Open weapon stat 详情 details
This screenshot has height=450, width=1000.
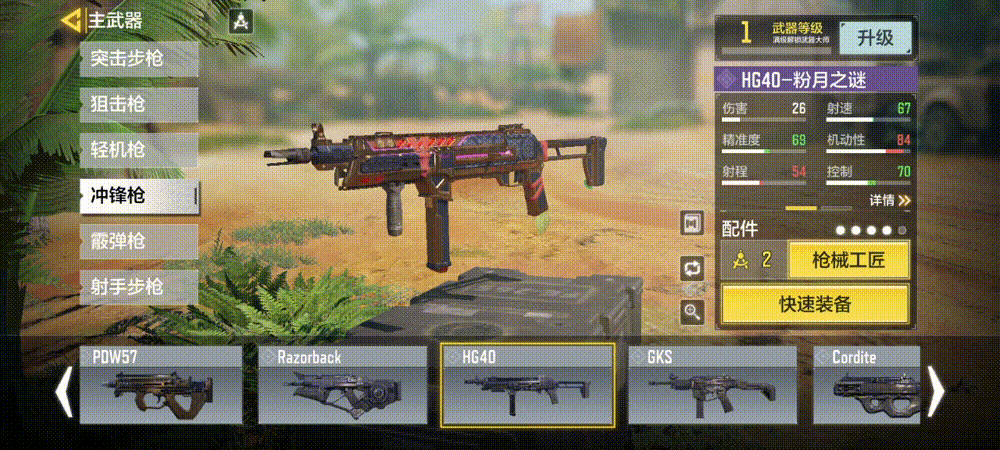pyautogui.click(x=889, y=201)
